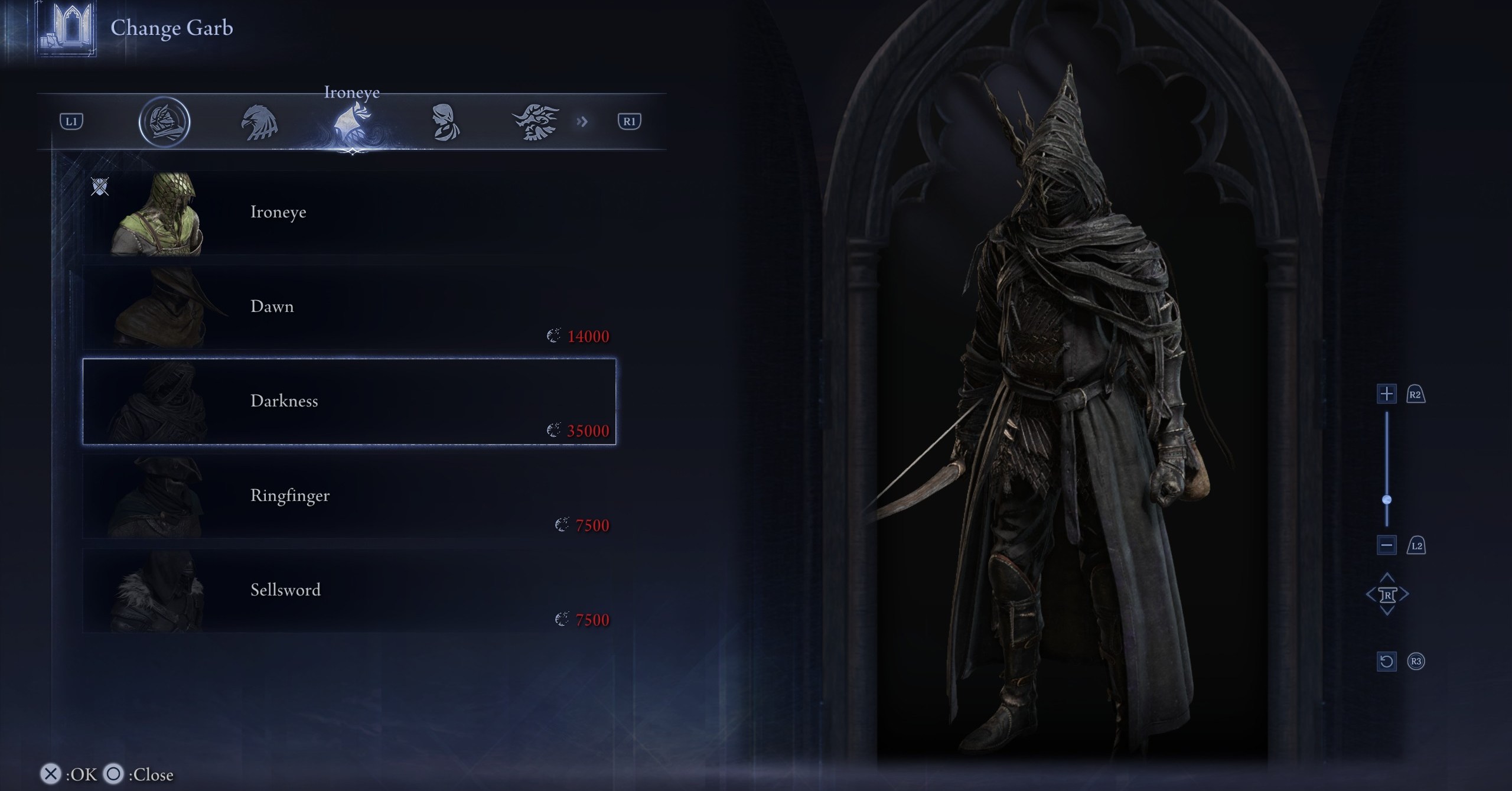Switch to the hooded masked character tab
1512x791 pixels.
[164, 122]
